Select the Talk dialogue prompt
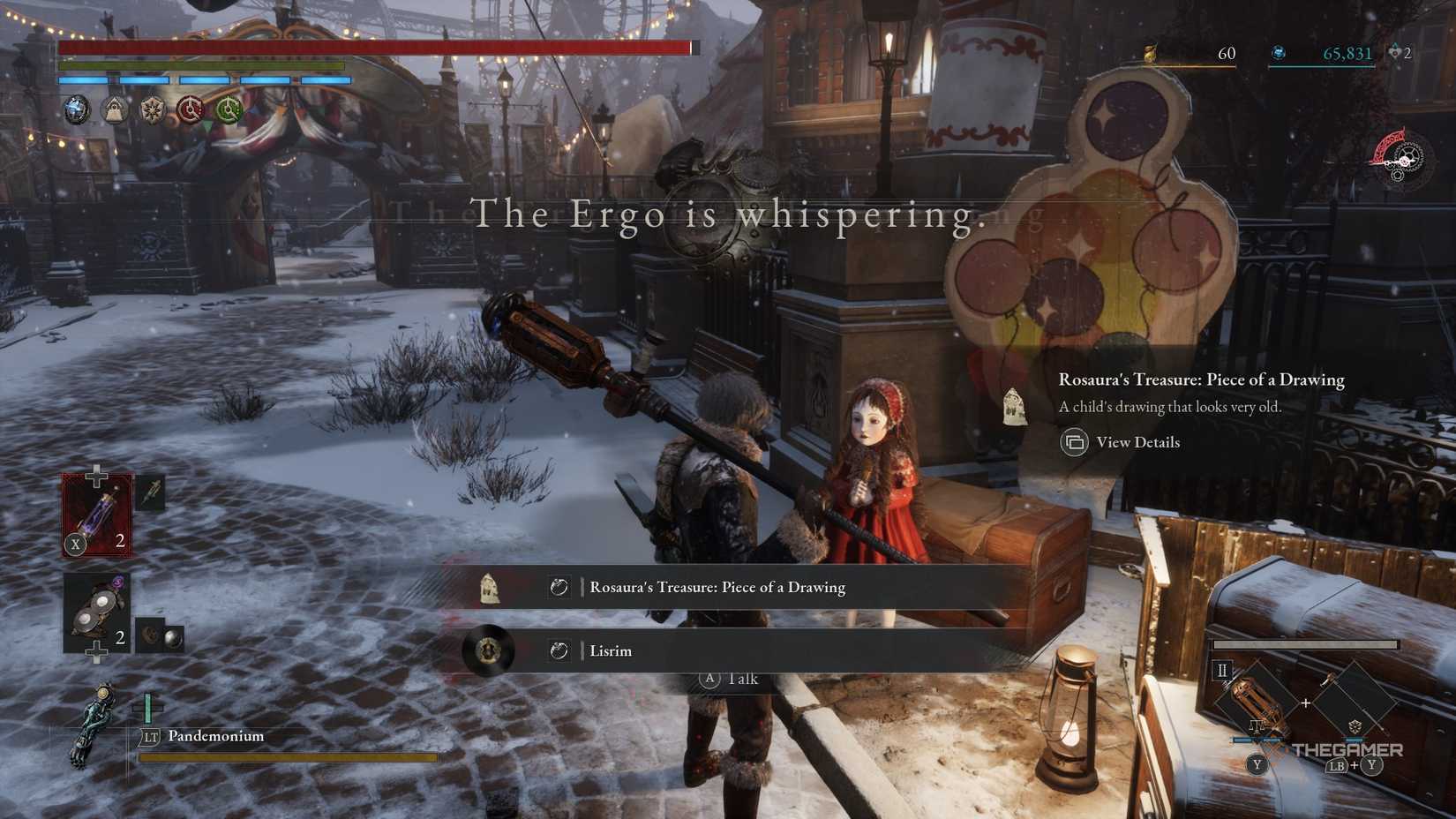This screenshot has width=1456, height=819. click(x=729, y=679)
